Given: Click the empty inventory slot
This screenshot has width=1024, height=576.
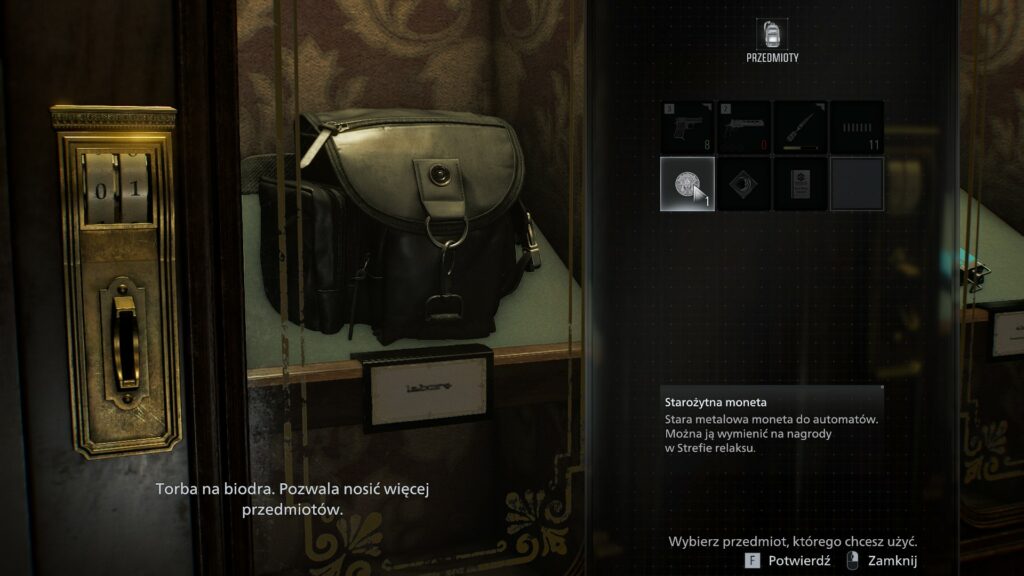Looking at the screenshot, I should click(857, 183).
